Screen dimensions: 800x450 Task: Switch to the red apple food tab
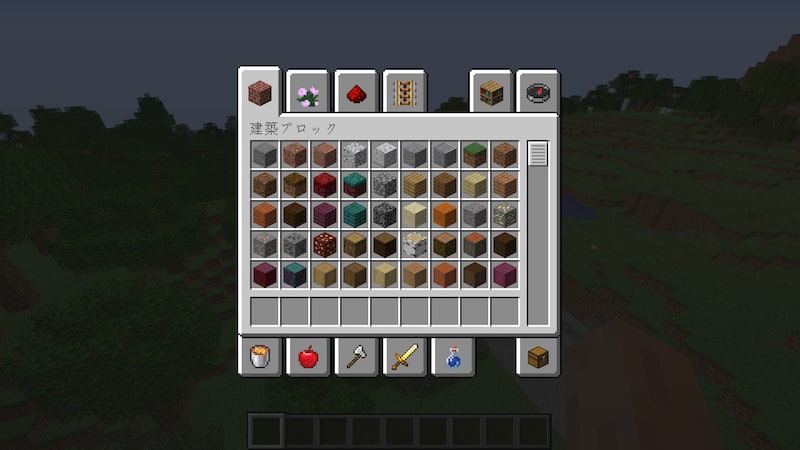click(x=308, y=357)
